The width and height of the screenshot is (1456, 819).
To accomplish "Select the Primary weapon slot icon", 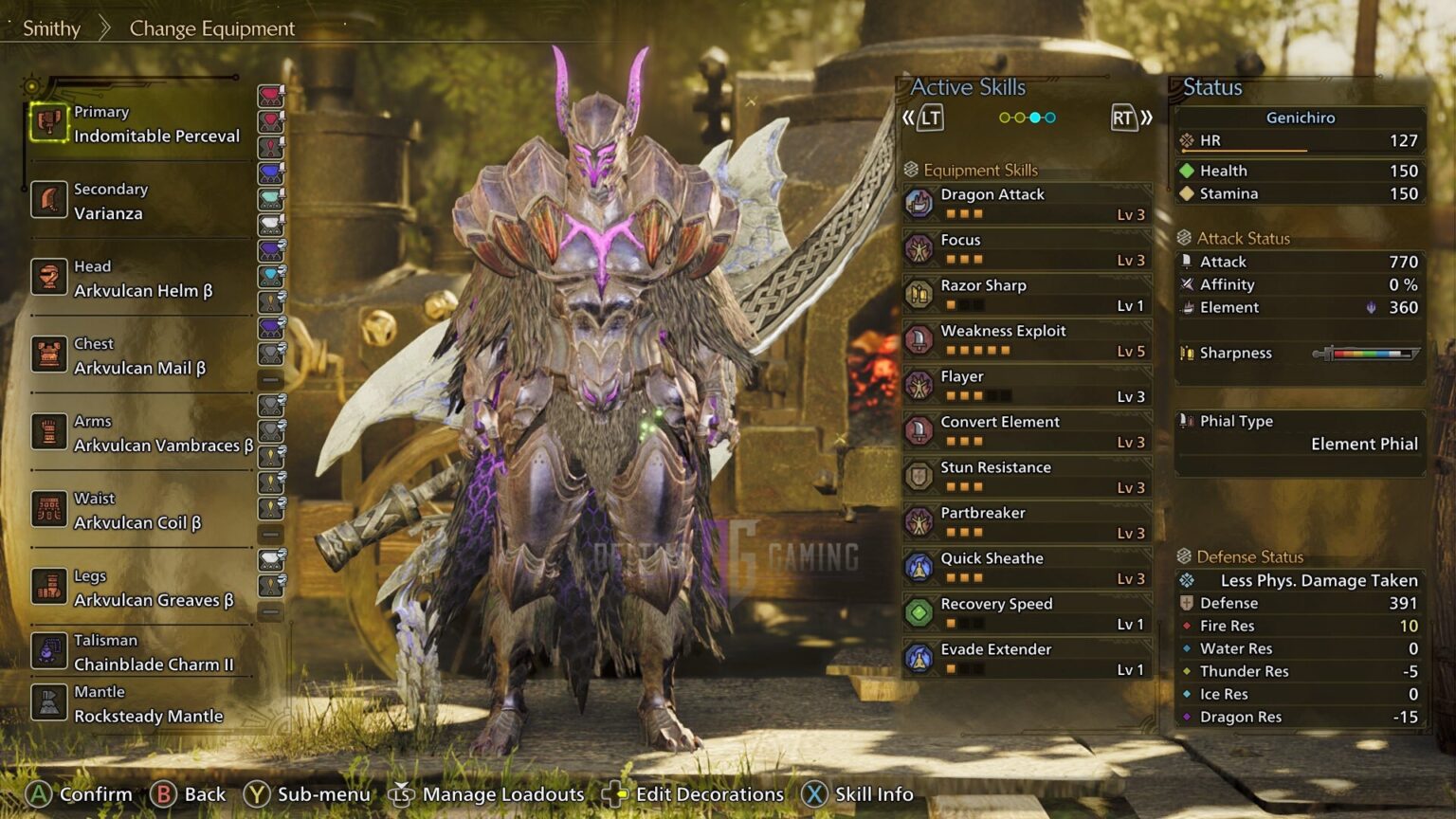I will (x=49, y=123).
